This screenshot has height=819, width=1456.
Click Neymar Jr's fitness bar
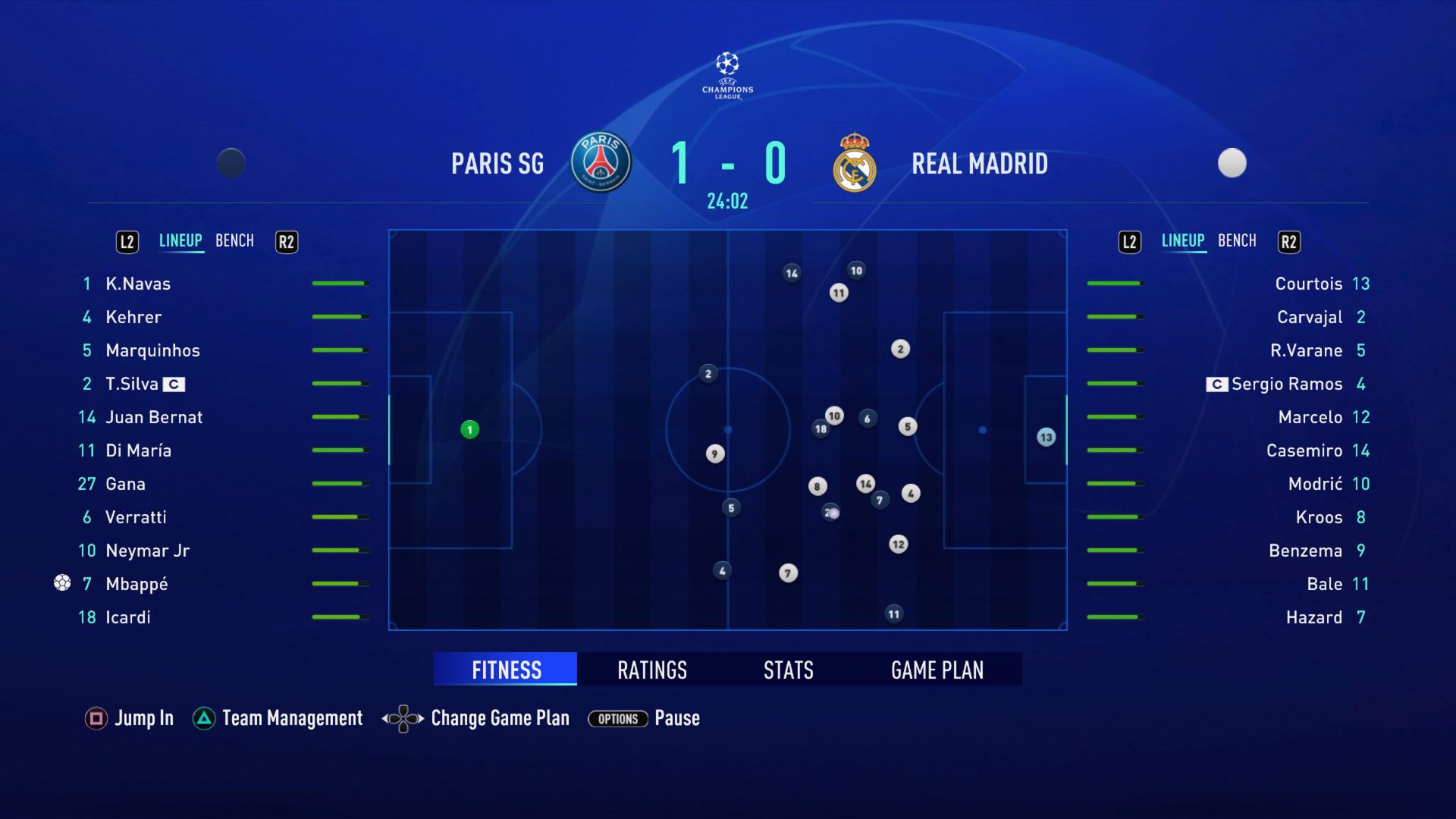click(x=338, y=549)
